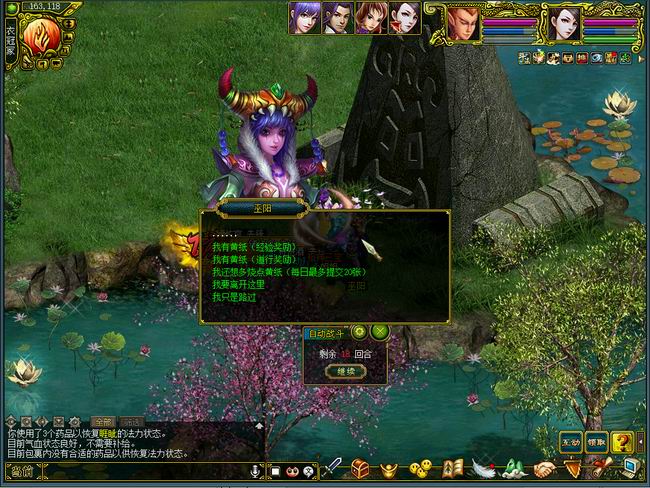Choose 我有黄纸（经验奖励） dialogue option
The height and width of the screenshot is (488, 650).
tap(254, 247)
